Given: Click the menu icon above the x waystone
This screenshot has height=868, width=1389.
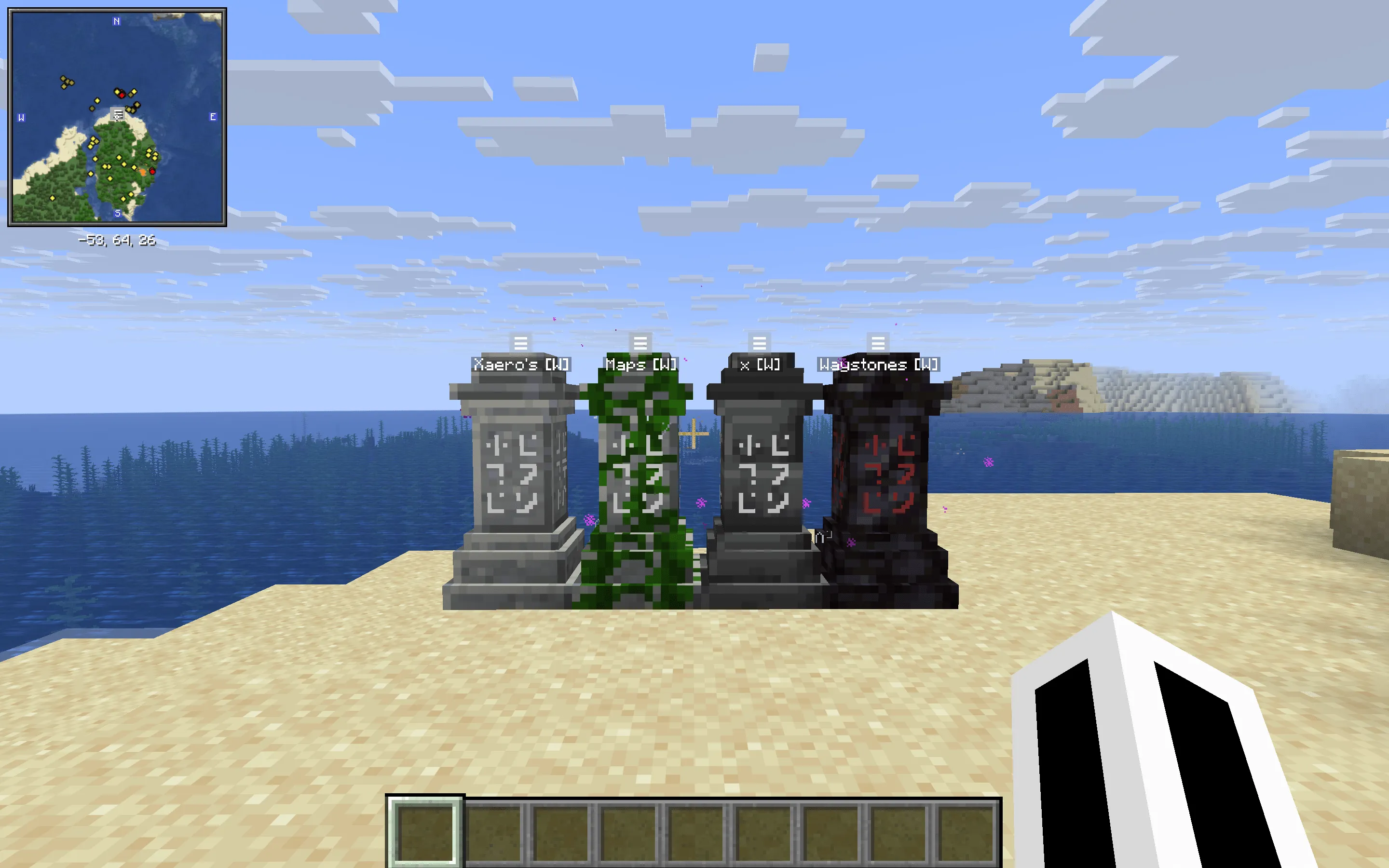Looking at the screenshot, I should pos(759,344).
